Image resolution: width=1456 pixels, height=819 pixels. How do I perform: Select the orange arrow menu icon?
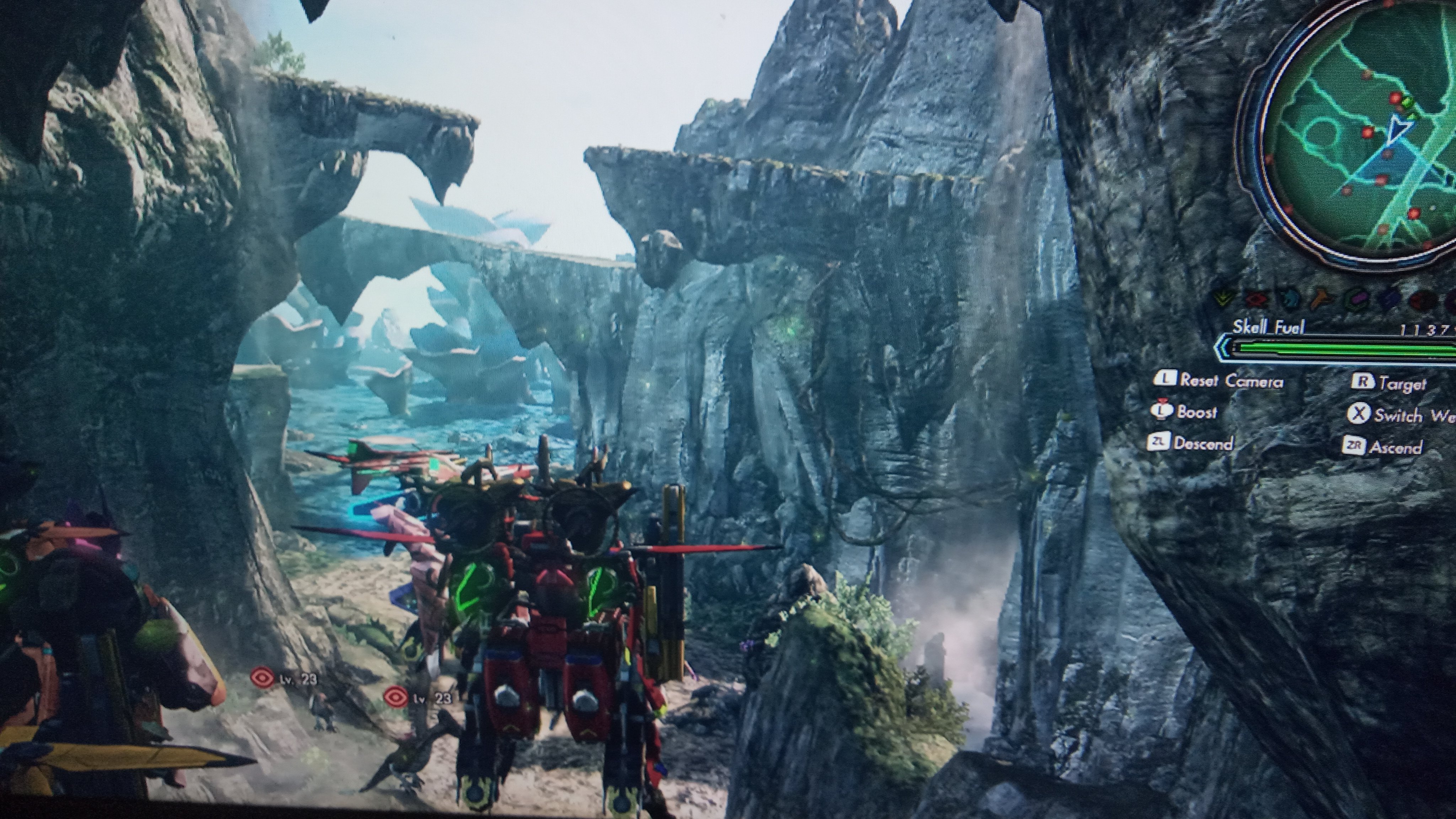[x=1322, y=299]
